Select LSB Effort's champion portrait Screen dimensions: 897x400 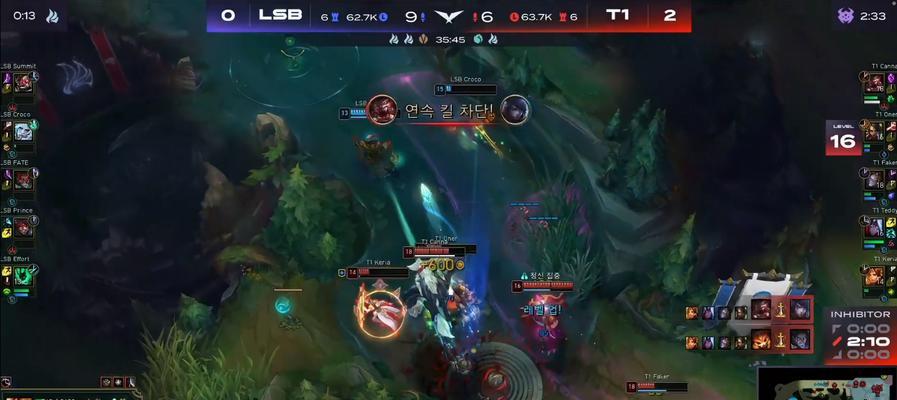23,276
